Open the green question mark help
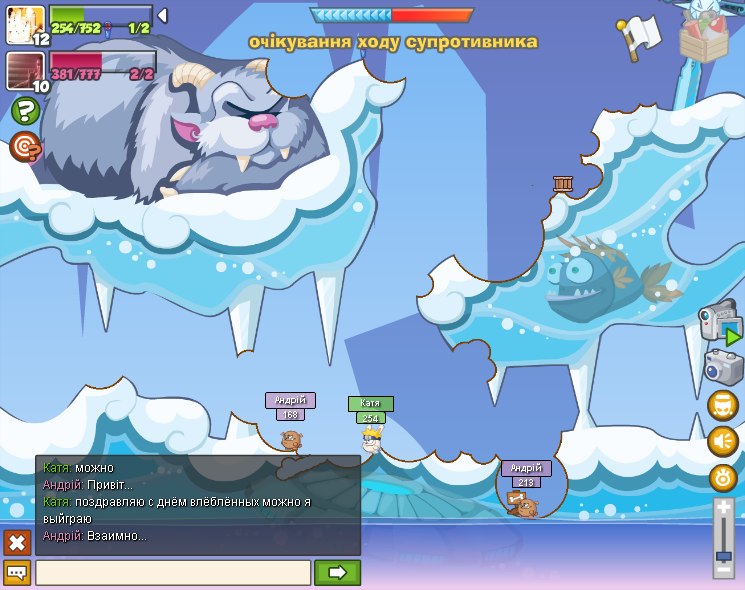This screenshot has height=590, width=745. tap(25, 111)
